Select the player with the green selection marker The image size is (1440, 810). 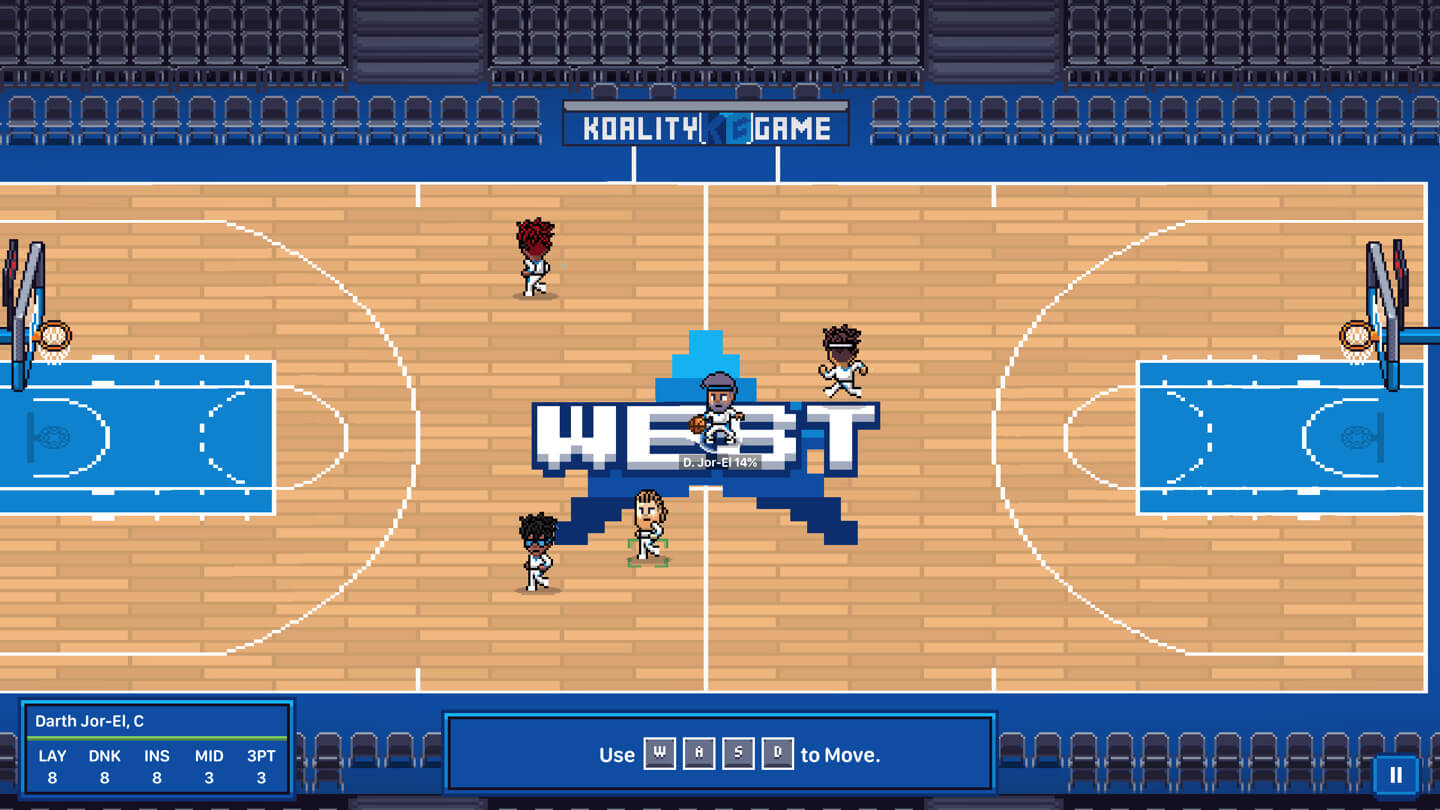pos(648,530)
